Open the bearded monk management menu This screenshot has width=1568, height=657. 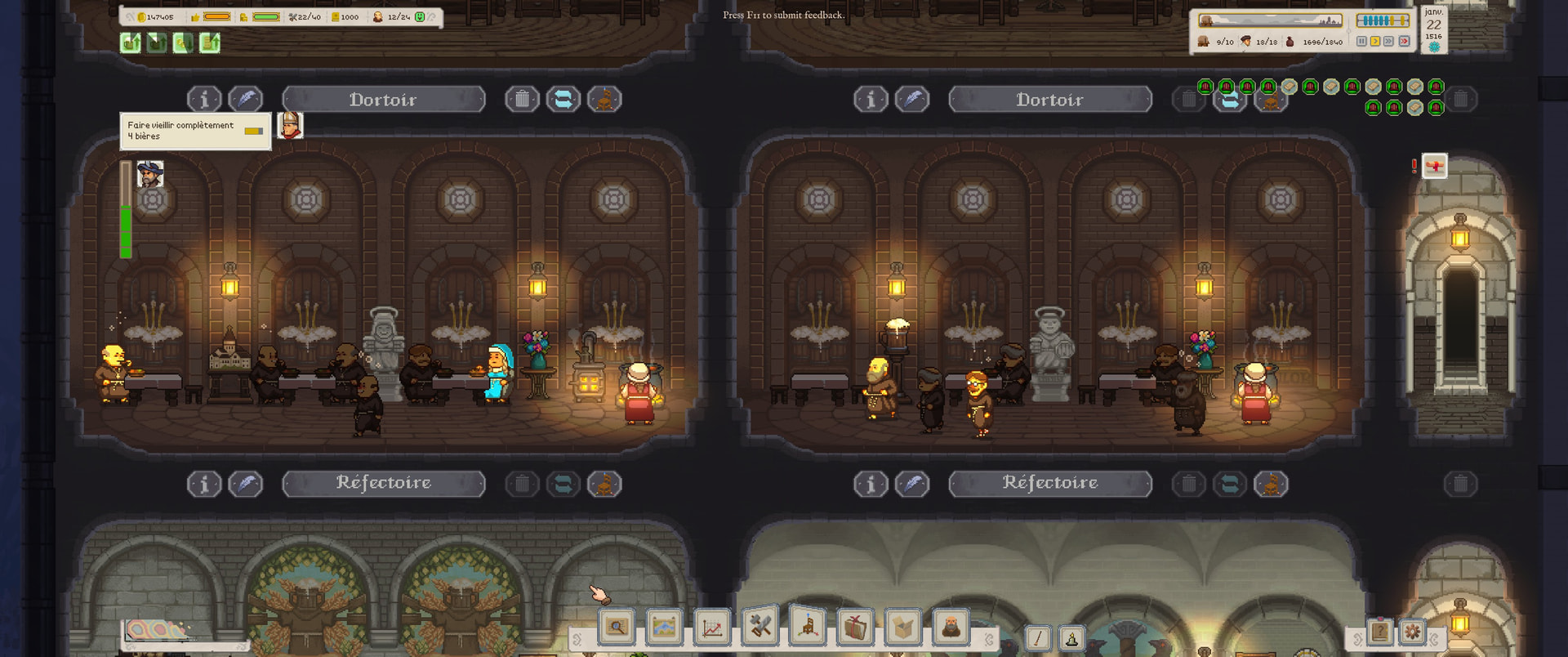tap(951, 628)
